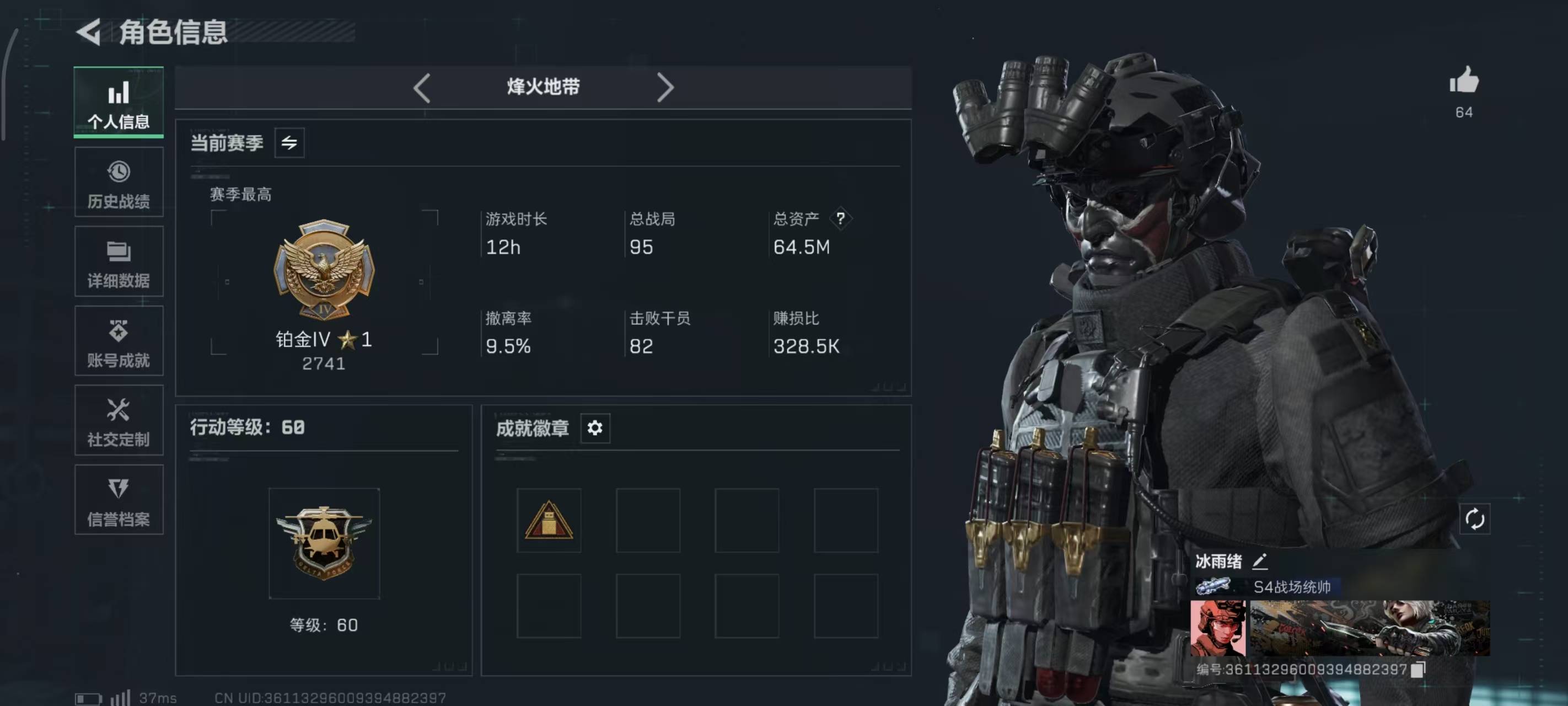
Task: Go back using the arrow beside 角色信息
Action: click(89, 31)
